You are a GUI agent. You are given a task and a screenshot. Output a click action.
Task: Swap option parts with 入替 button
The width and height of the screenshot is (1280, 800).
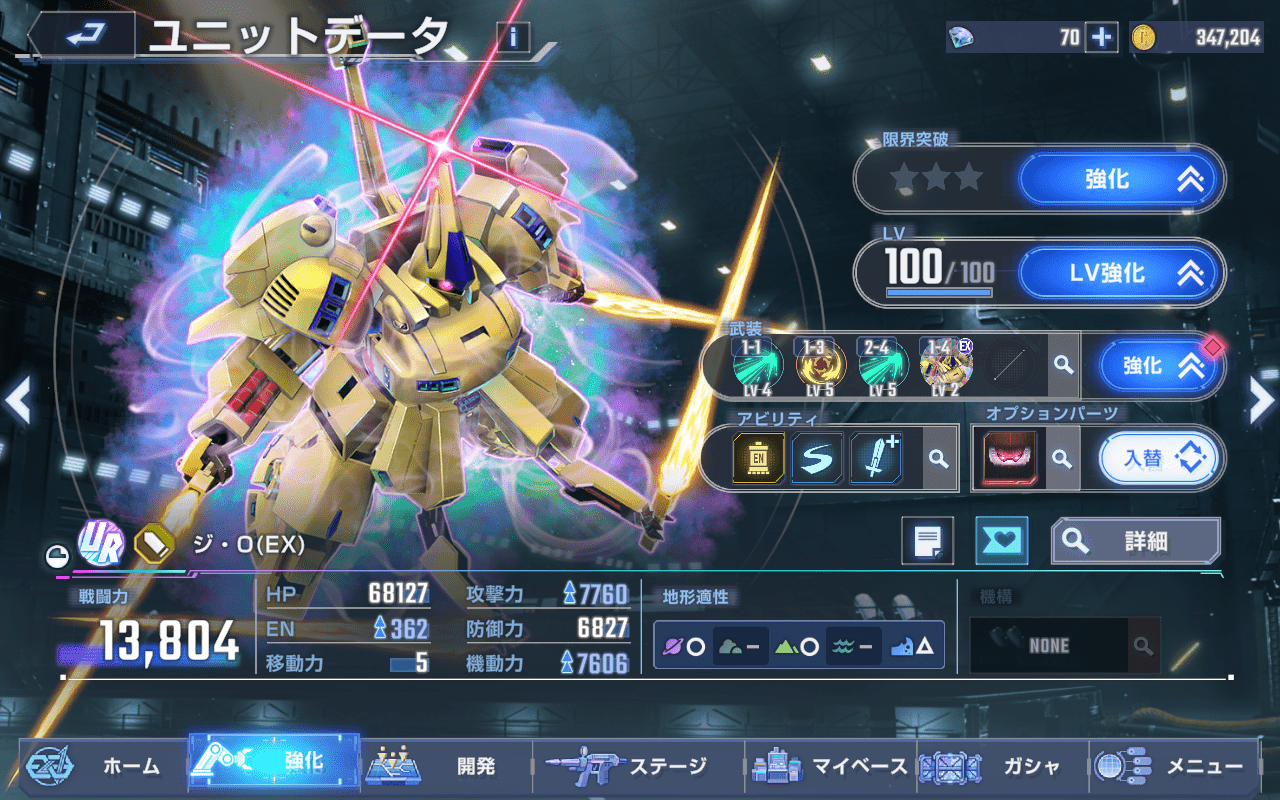pyautogui.click(x=1160, y=459)
